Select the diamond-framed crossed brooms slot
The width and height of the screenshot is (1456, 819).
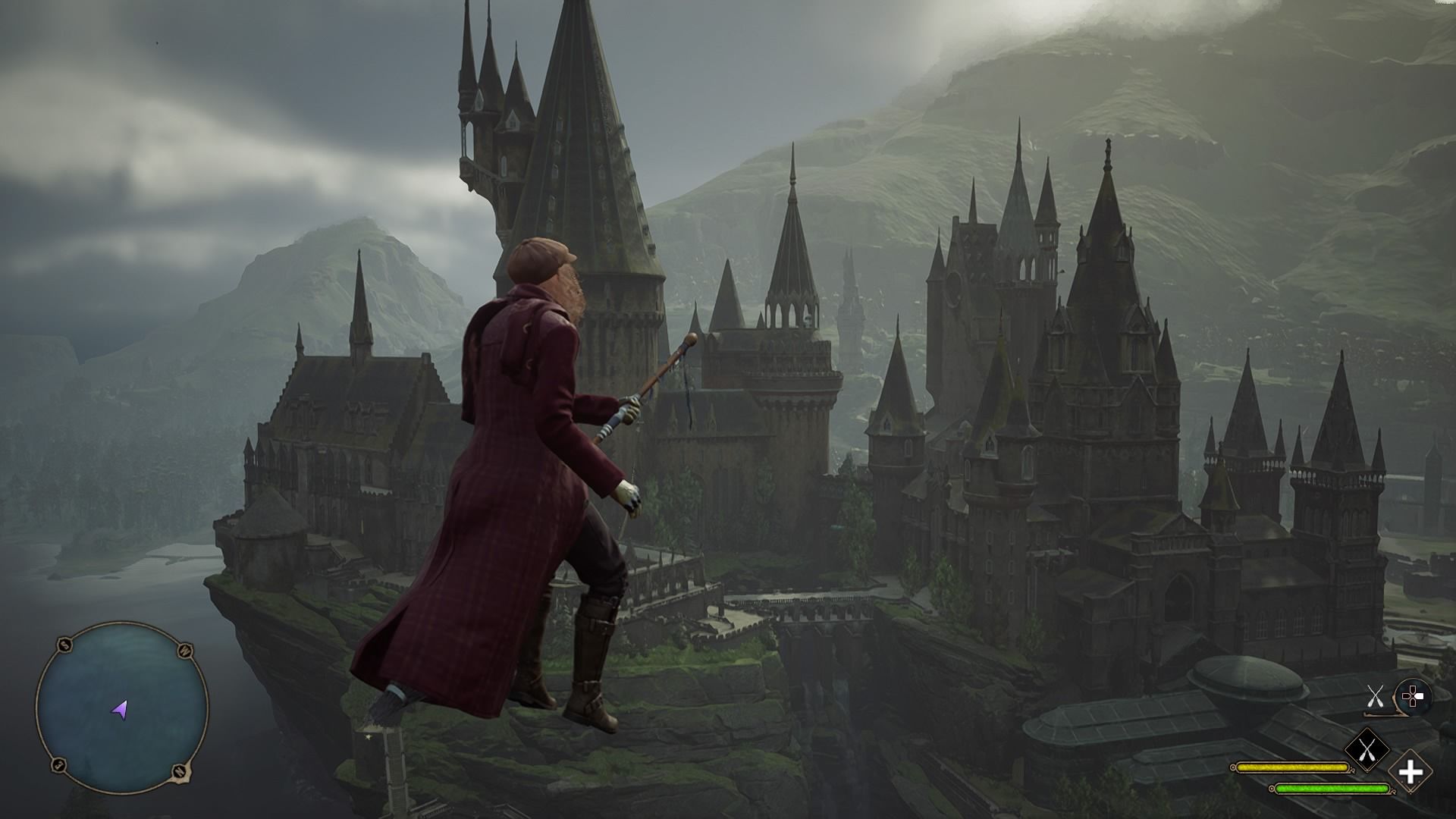[1367, 751]
